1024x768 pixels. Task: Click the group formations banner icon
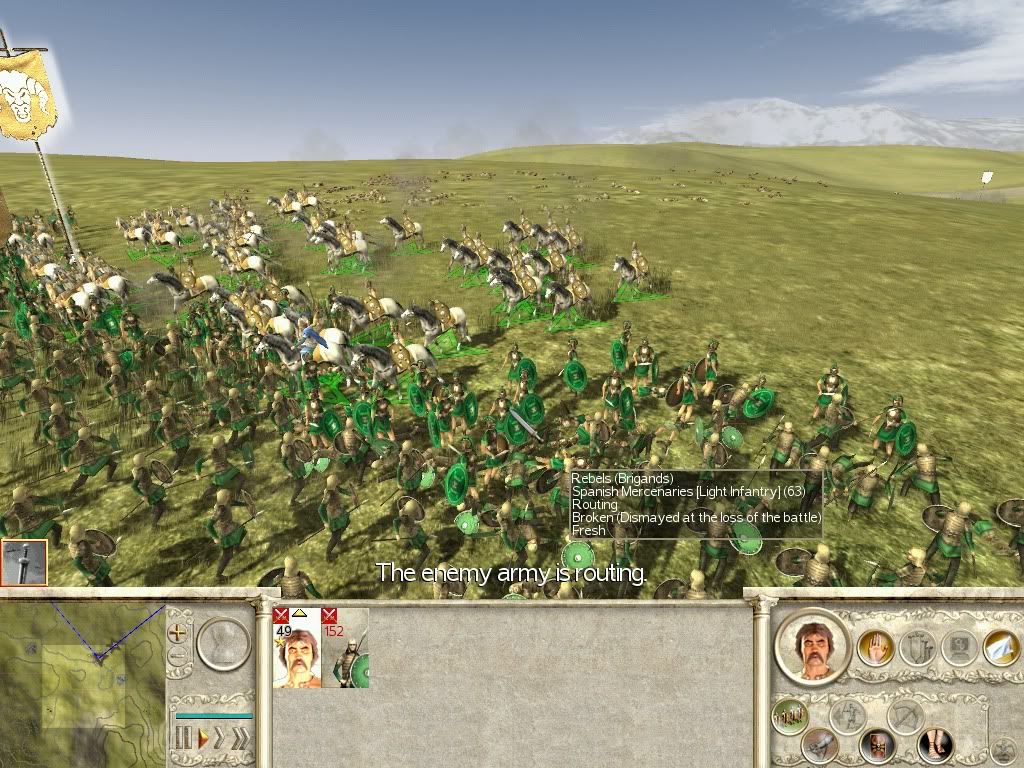[917, 648]
